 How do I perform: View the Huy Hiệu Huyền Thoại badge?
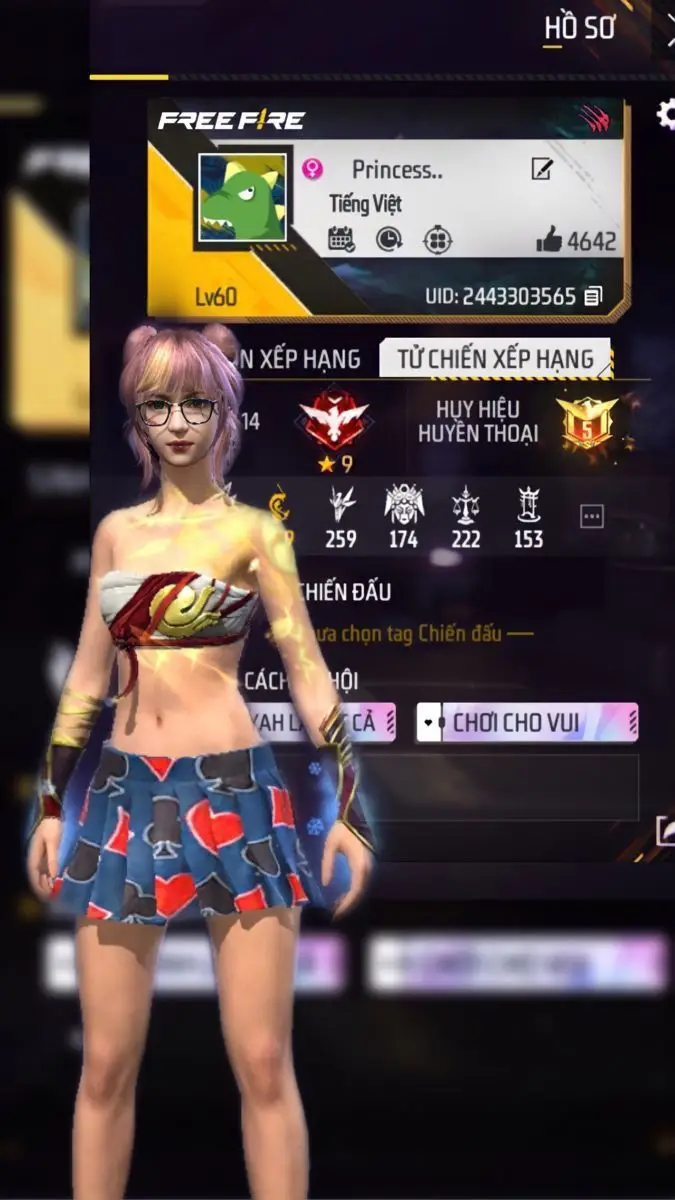(x=588, y=421)
